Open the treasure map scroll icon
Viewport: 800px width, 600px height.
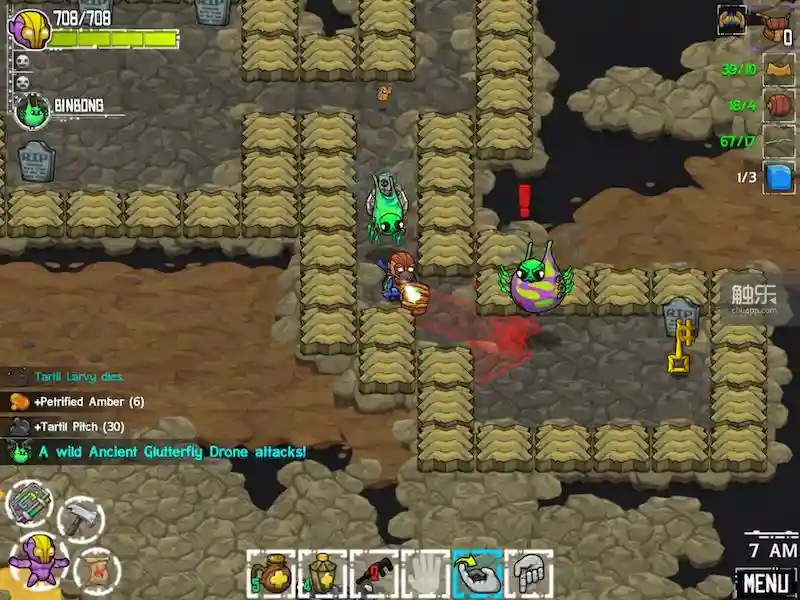coord(98,567)
